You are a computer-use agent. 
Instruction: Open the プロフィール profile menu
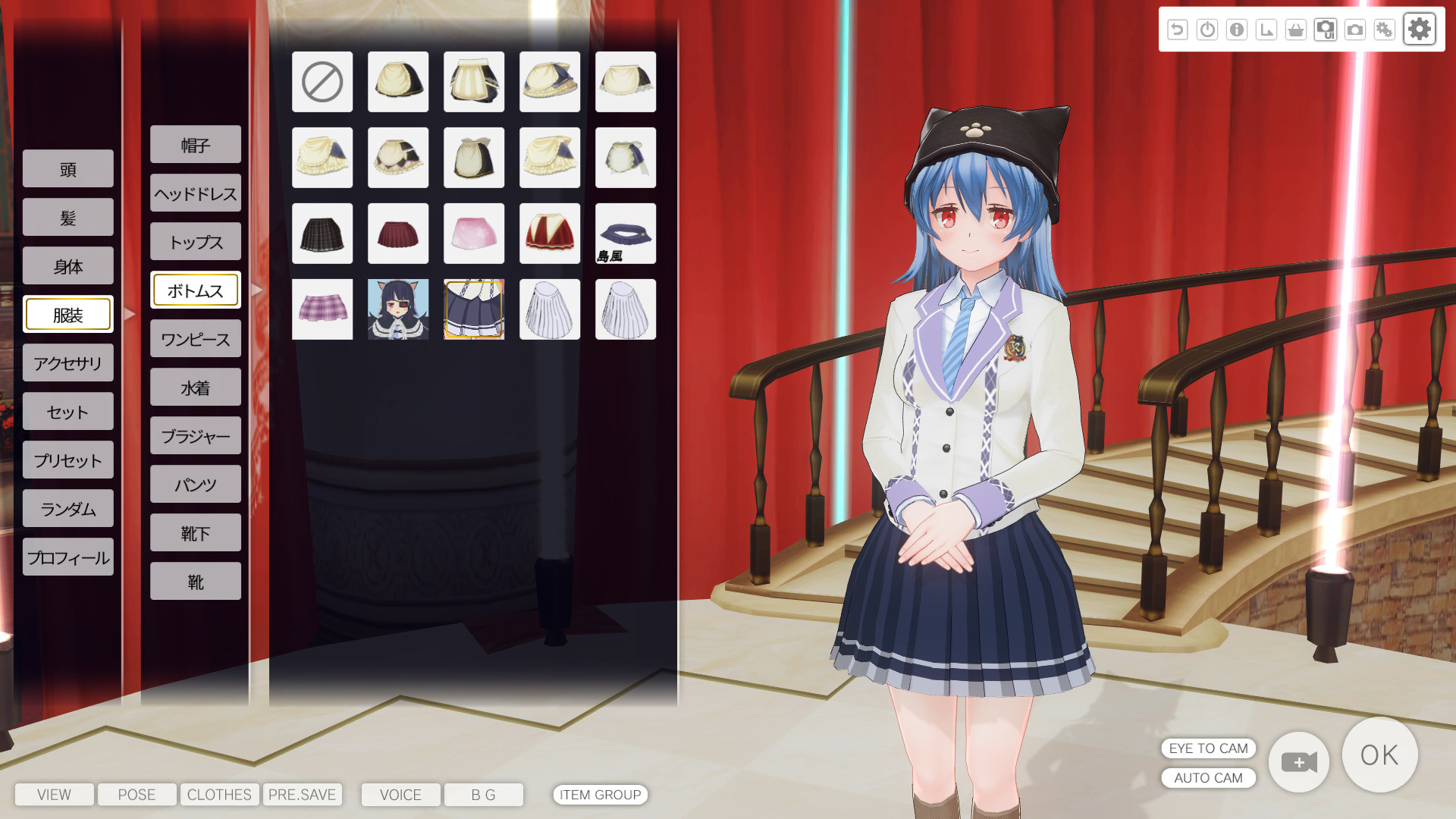68,557
